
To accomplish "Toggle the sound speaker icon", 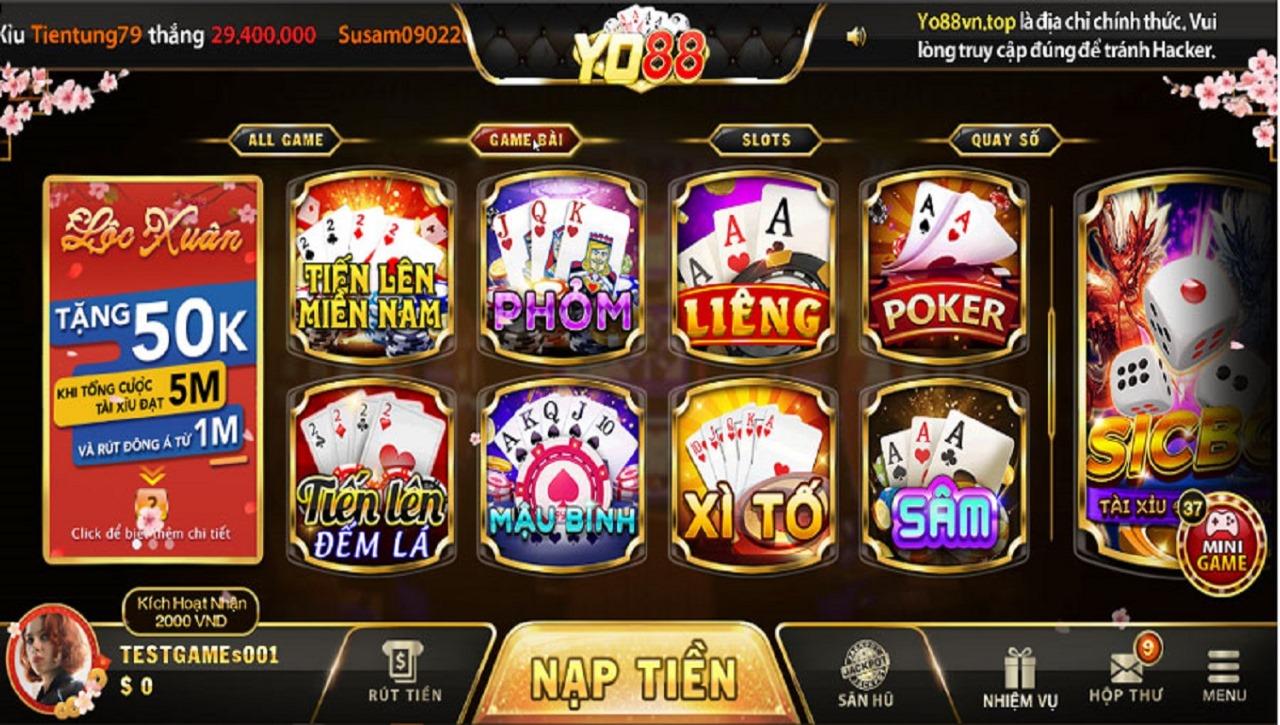I will click(x=856, y=37).
